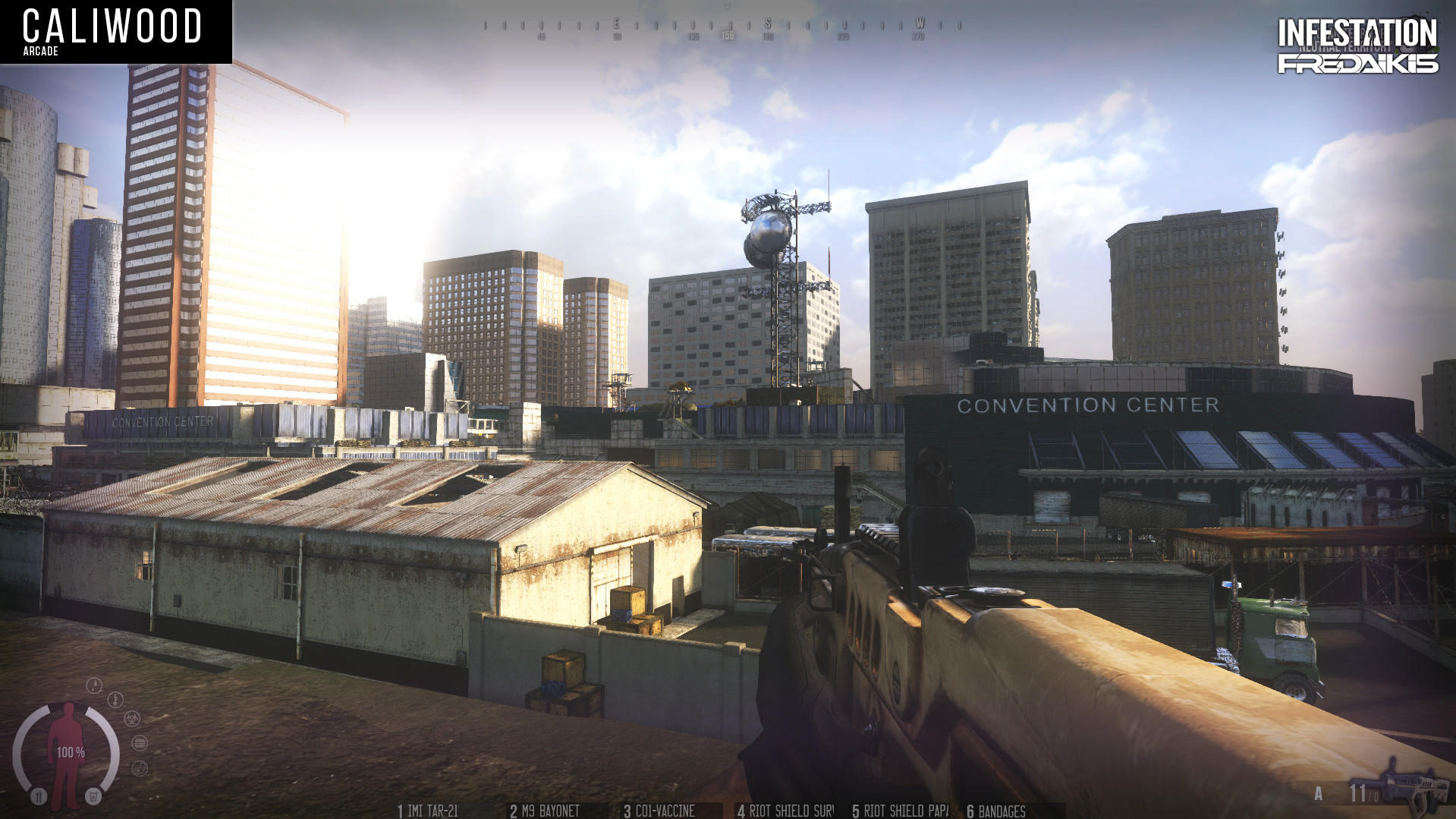1456x819 pixels.
Task: Click the 100% health ring gauge
Action: (x=71, y=752)
